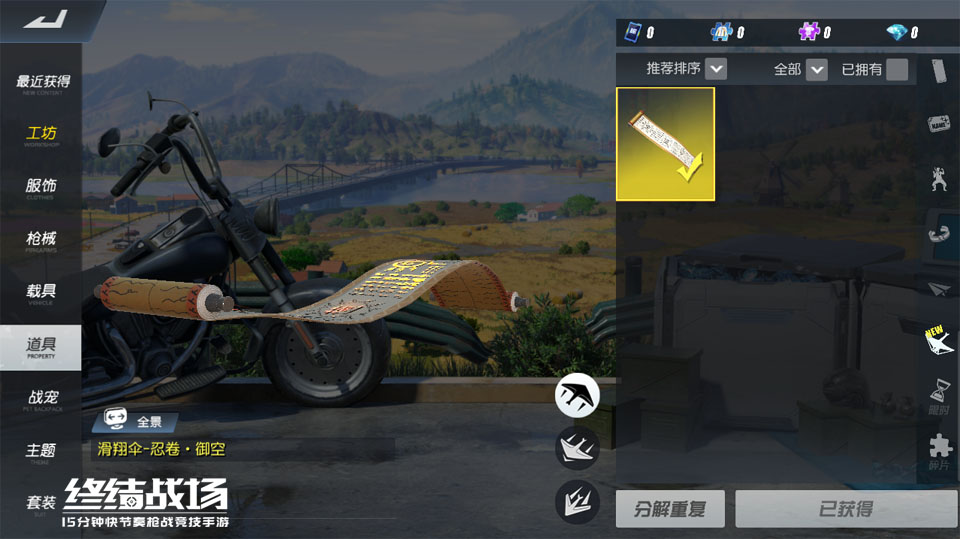This screenshot has width=960, height=539.
Task: Go back using the top-left arrow
Action: coord(43,19)
